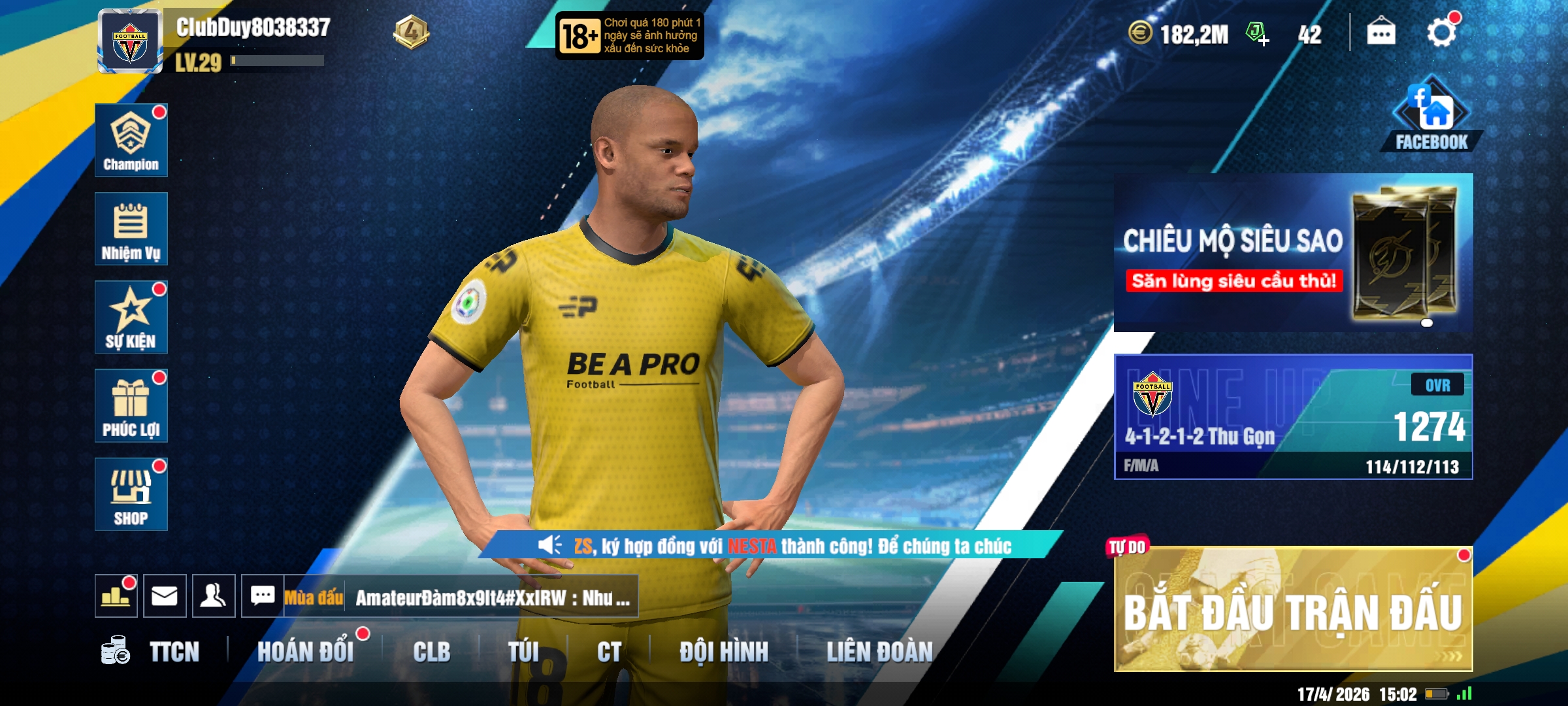Viewport: 1568px width, 706px height.
Task: Open the mail envelope inbox
Action: tap(165, 596)
